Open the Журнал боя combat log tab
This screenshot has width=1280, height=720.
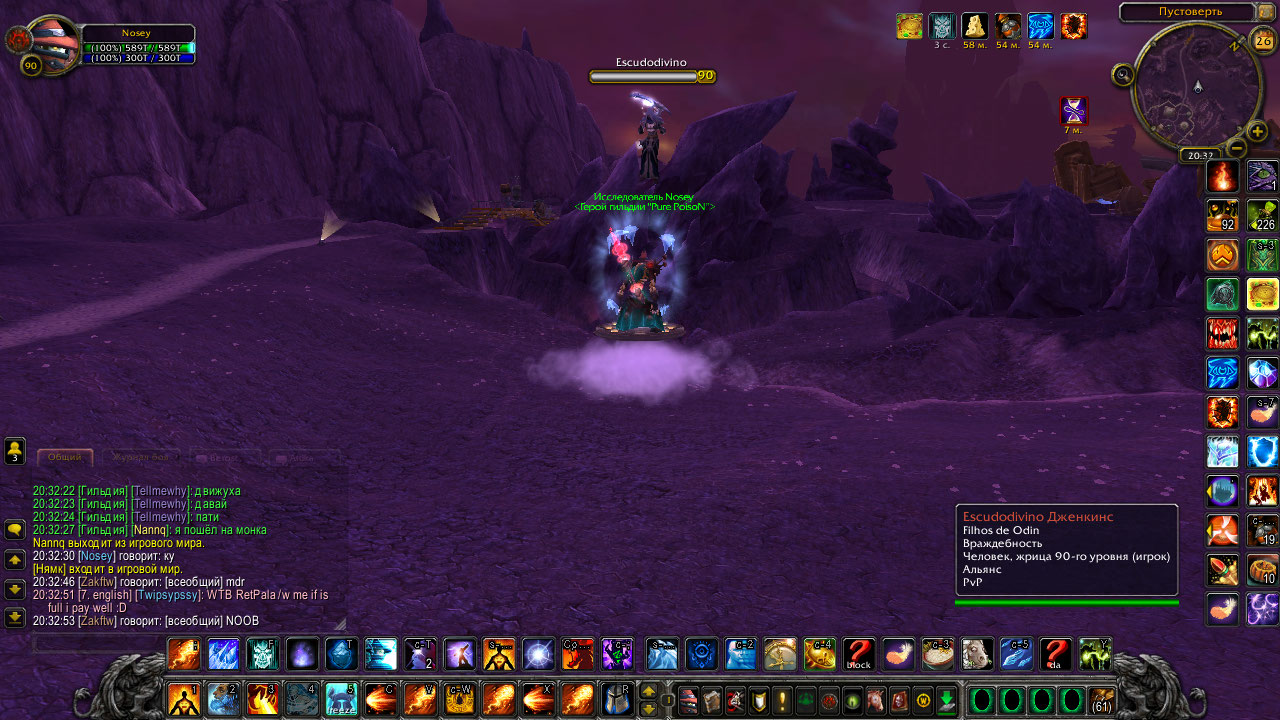[x=140, y=457]
